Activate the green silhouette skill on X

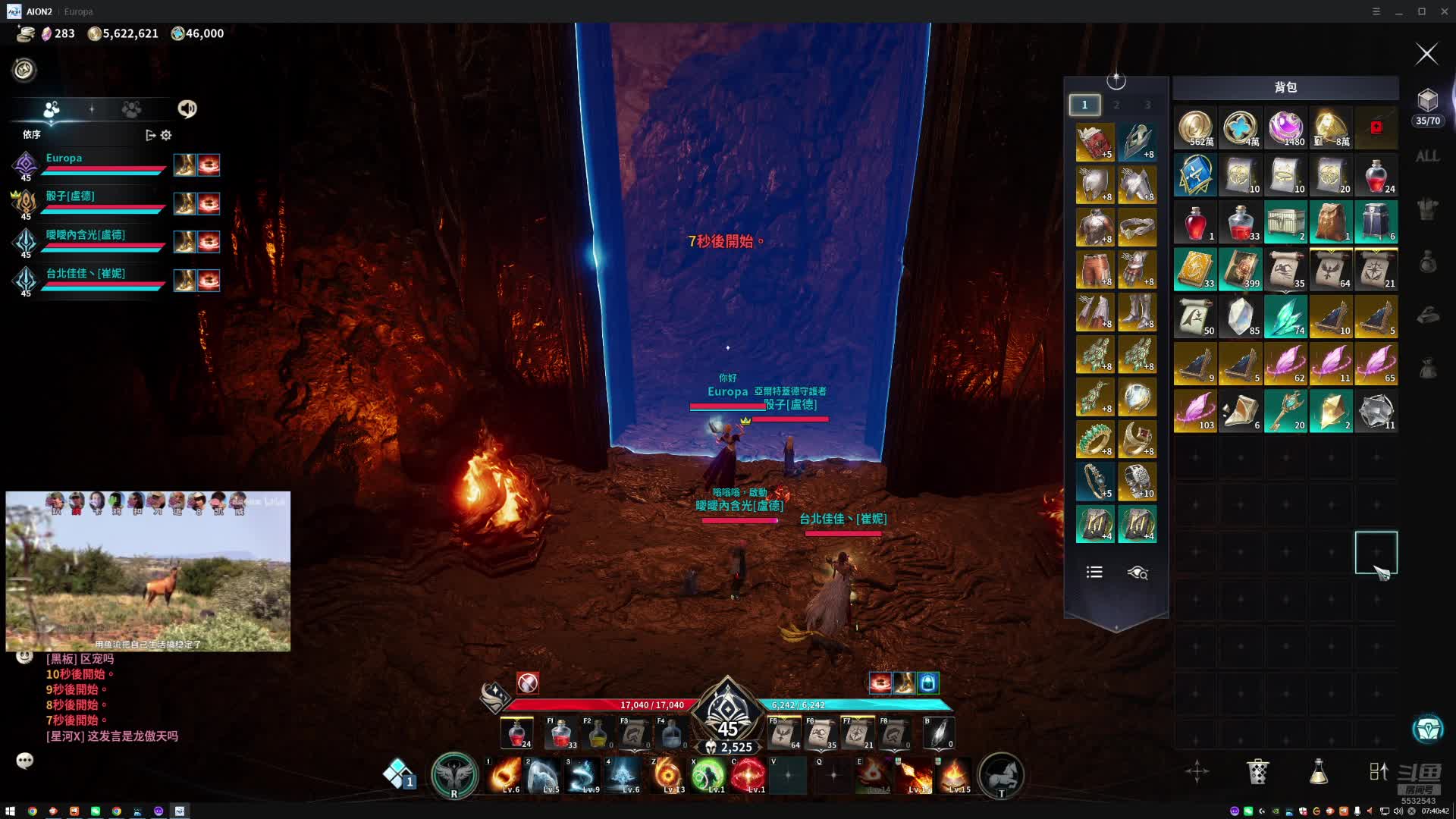(708, 775)
